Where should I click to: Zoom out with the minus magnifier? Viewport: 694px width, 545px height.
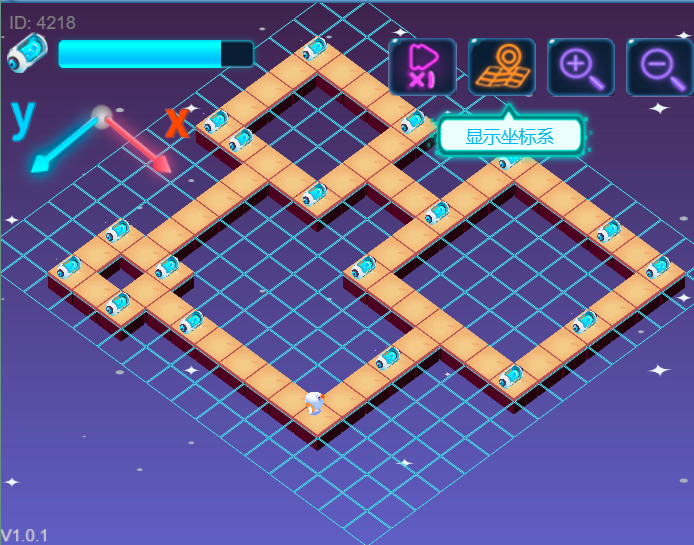(659, 67)
